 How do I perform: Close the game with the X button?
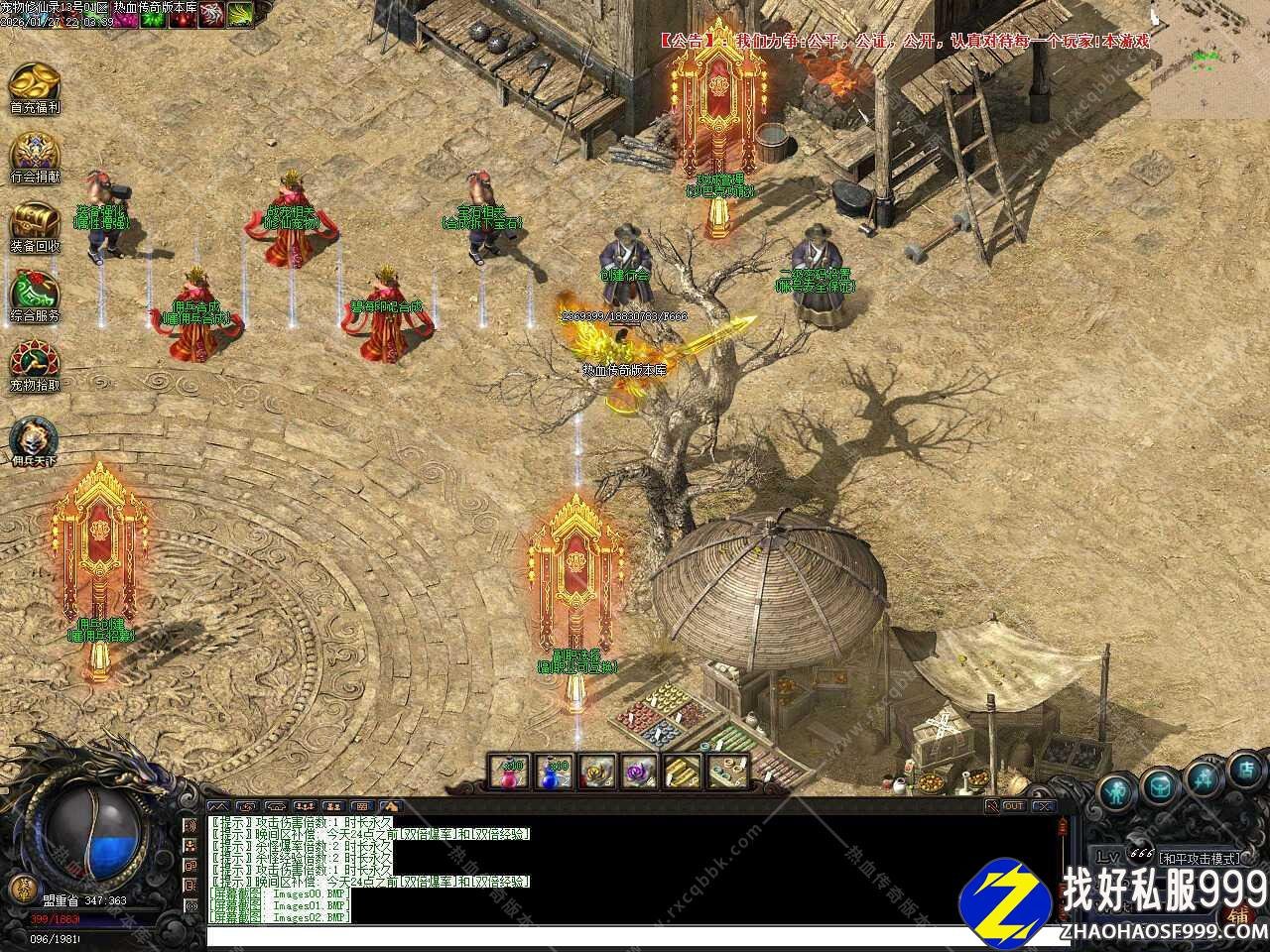pos(1043,806)
